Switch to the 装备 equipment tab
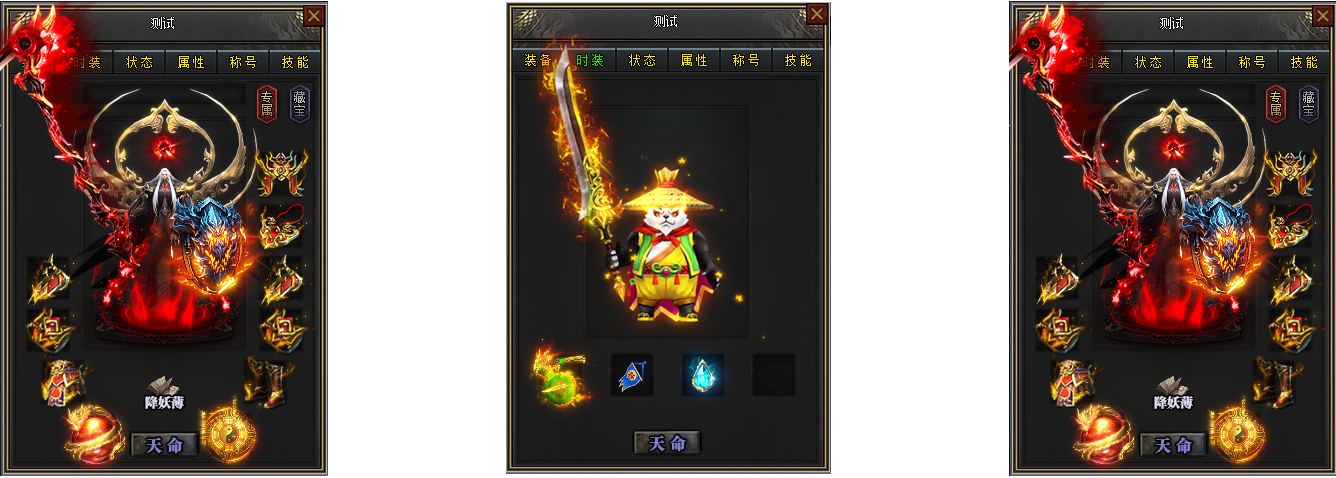Viewport: 1336px width, 478px height. 538,60
